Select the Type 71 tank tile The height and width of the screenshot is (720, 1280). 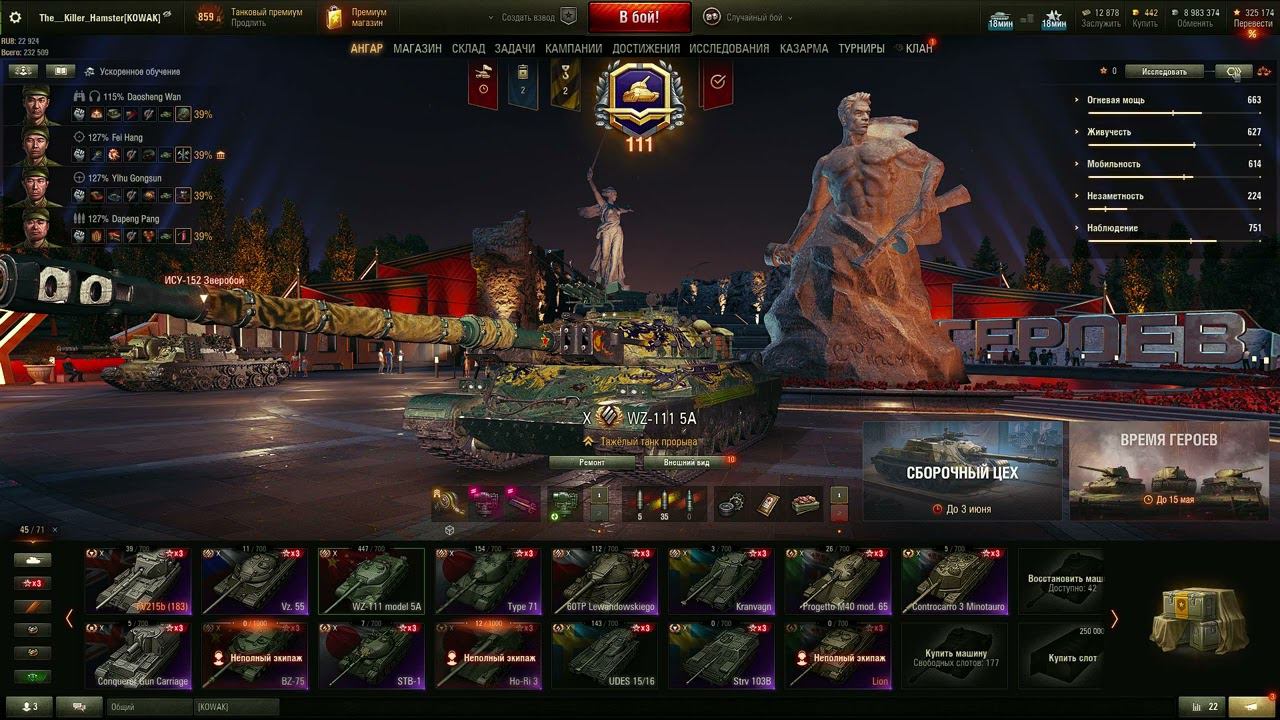tap(486, 581)
